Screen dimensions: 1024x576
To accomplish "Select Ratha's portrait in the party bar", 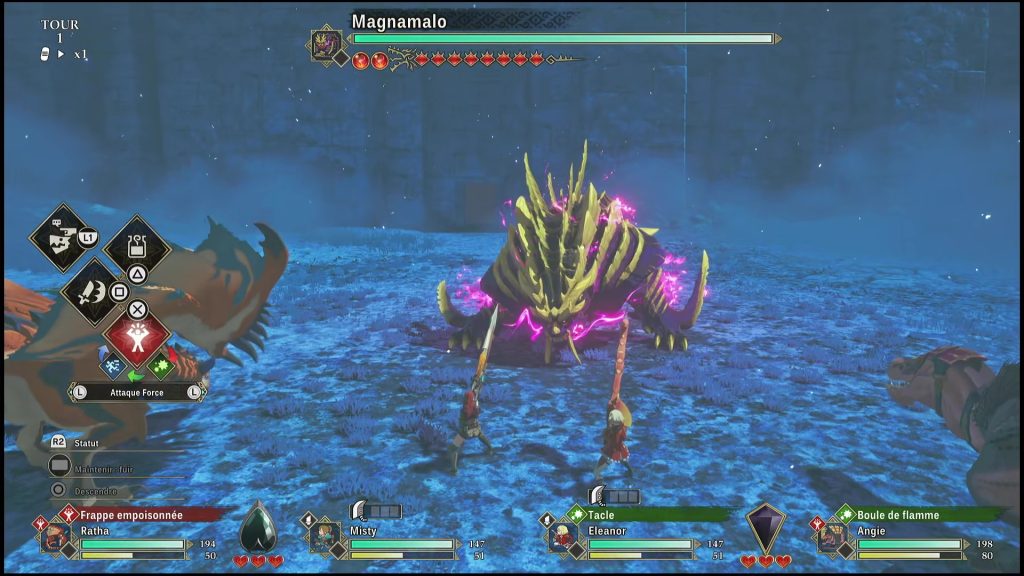I will [57, 536].
